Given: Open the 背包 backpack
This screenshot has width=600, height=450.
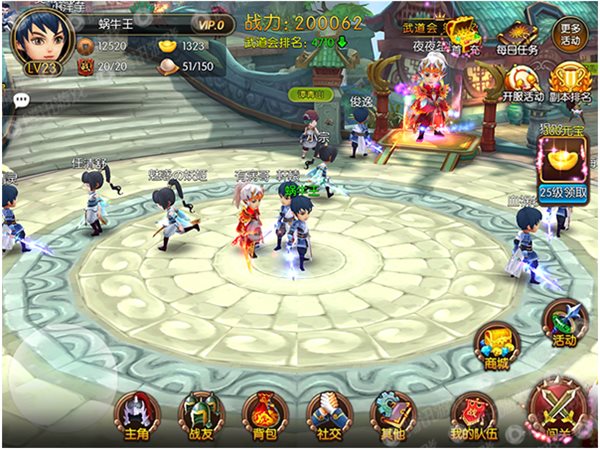Looking at the screenshot, I should coord(264,412).
